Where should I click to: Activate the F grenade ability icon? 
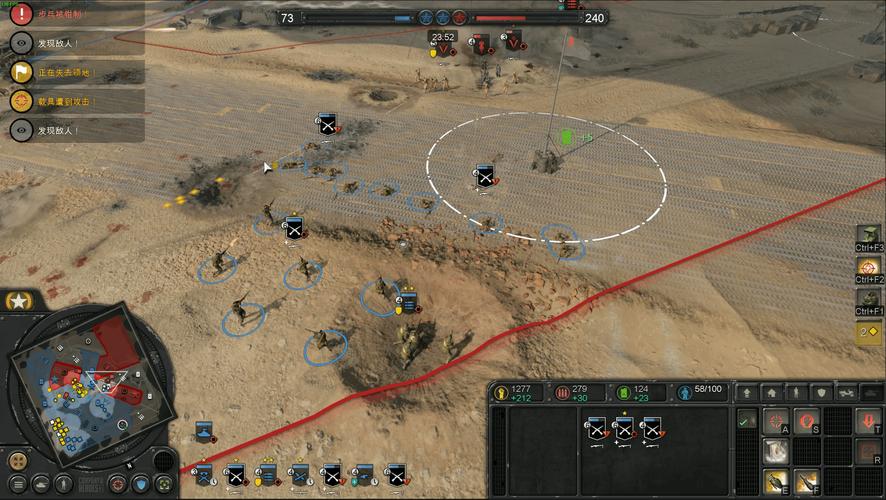point(807,482)
